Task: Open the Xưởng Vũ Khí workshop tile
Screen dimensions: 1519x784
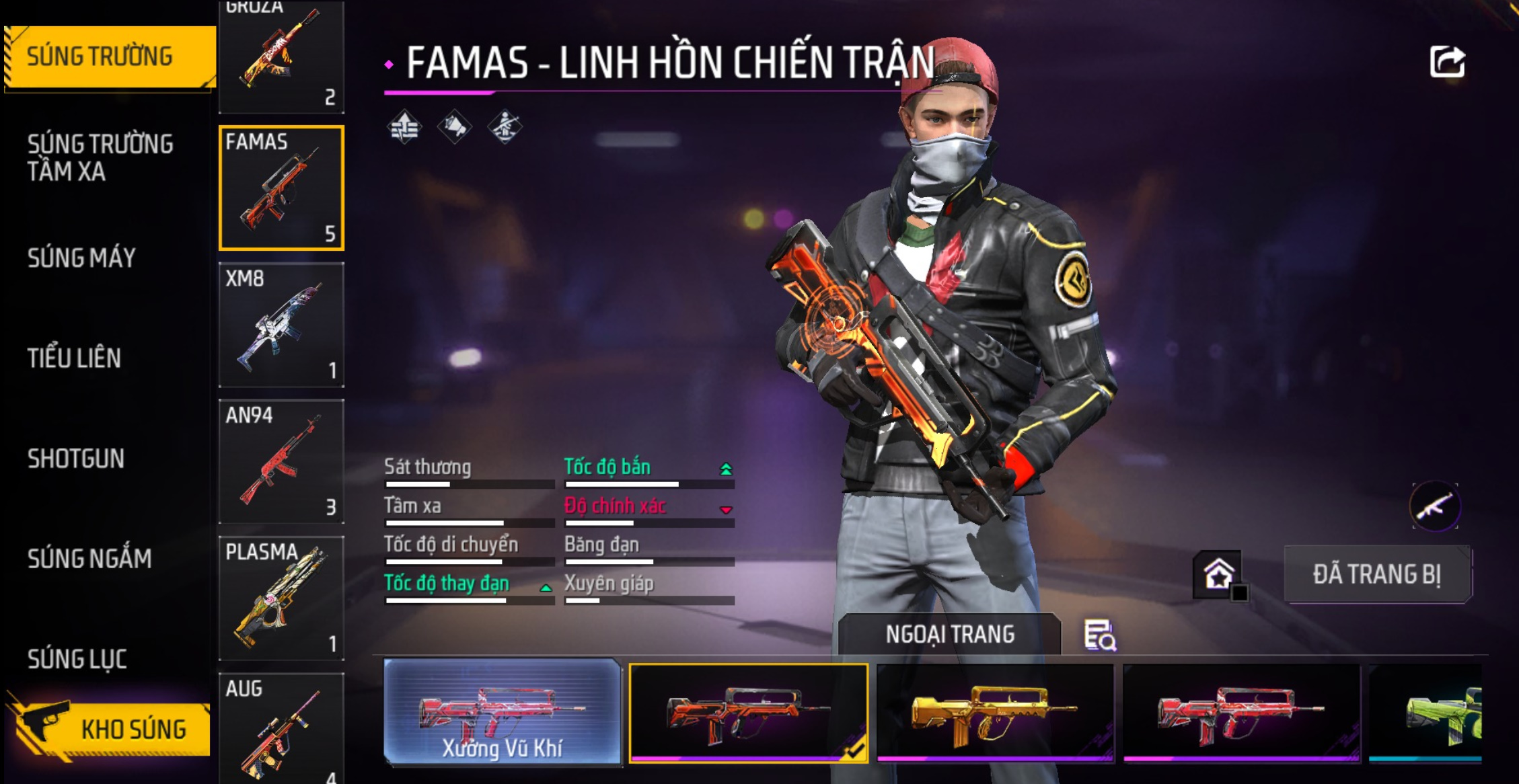Action: click(502, 711)
